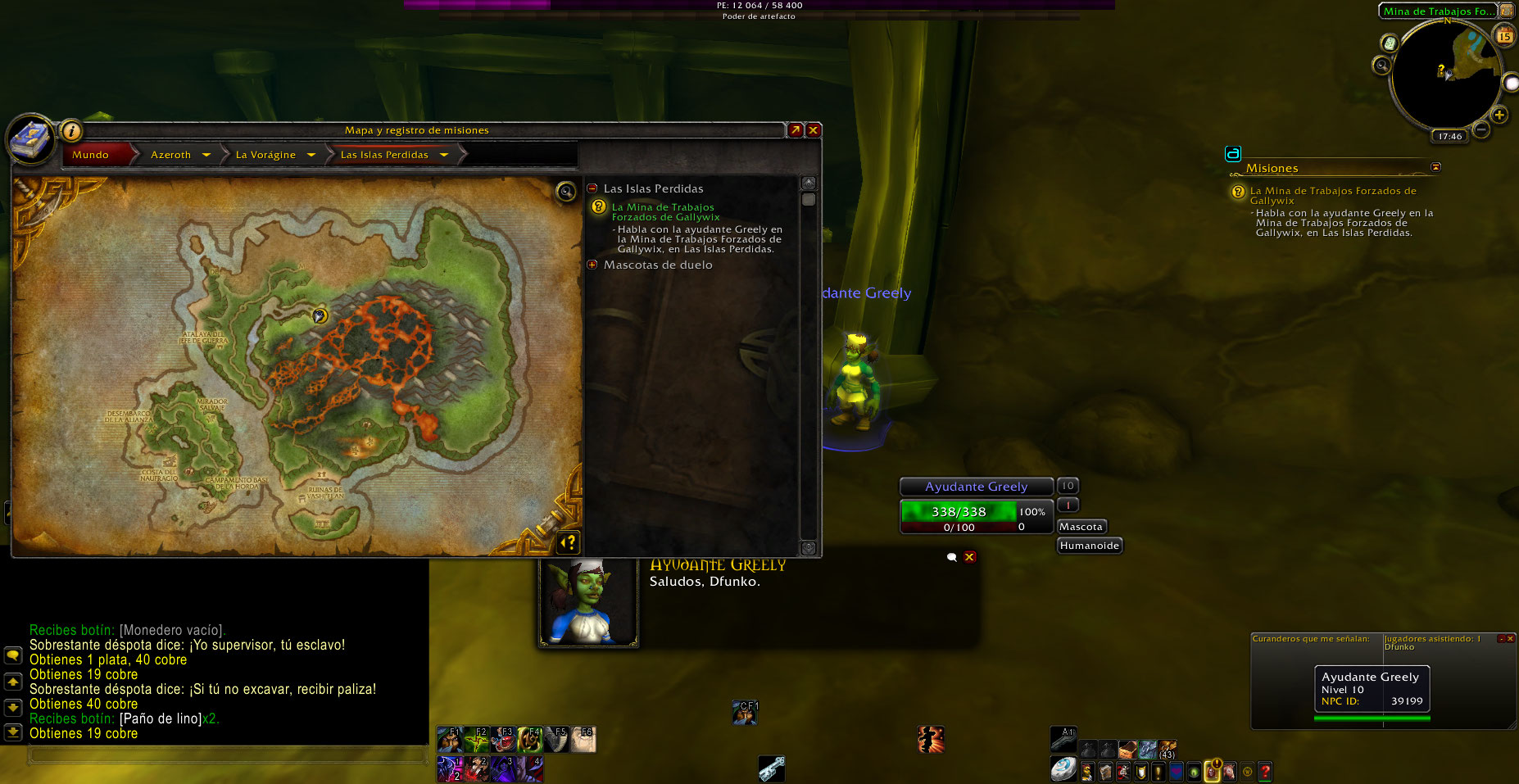The width and height of the screenshot is (1519, 784).
Task: Open the Azeroth map dropdown
Action: [206, 155]
